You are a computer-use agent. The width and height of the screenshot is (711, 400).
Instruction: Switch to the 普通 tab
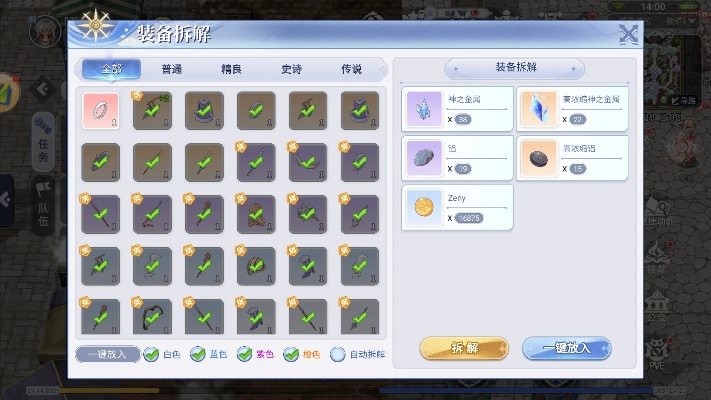[x=171, y=69]
